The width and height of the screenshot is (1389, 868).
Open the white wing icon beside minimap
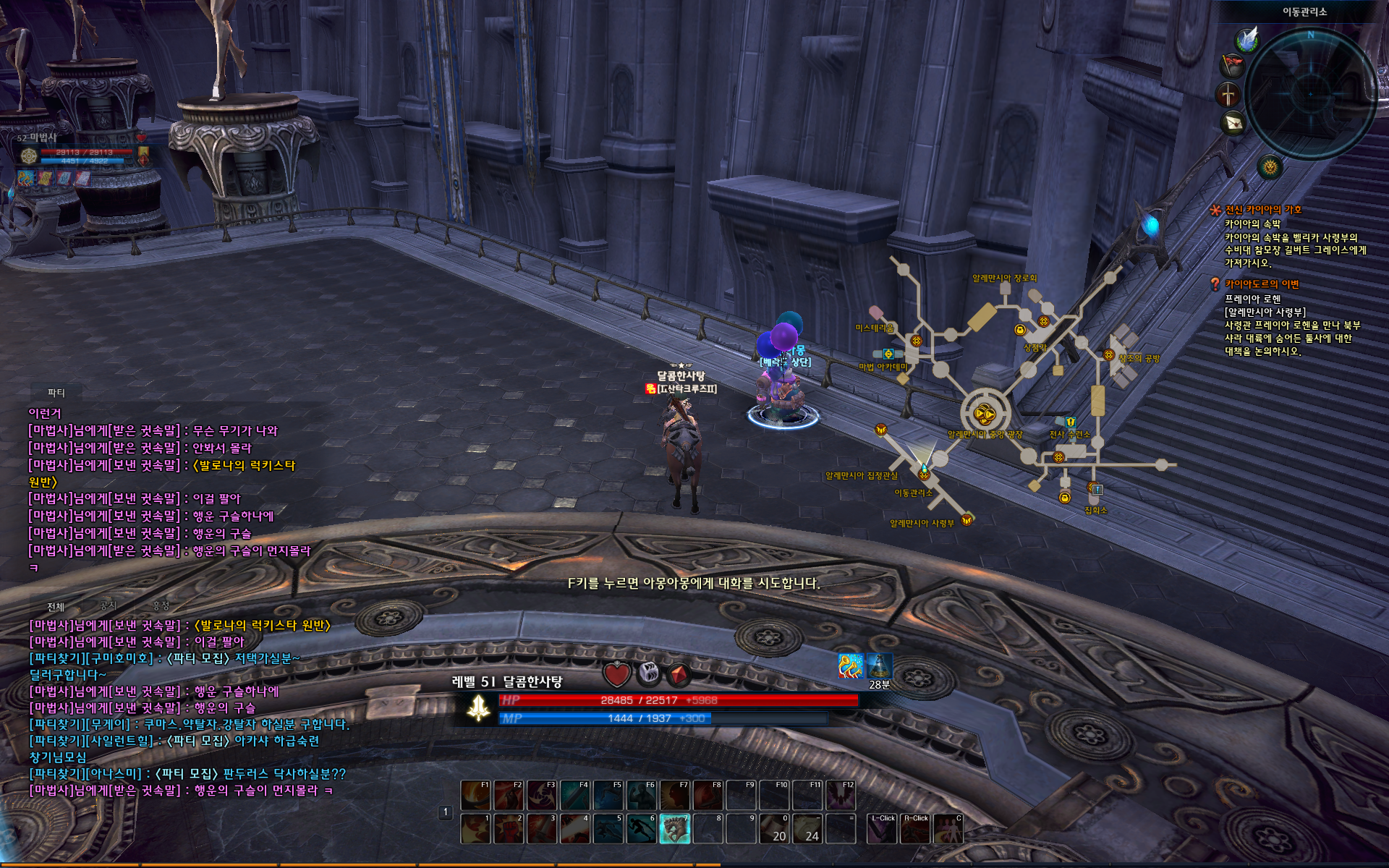tap(1247, 40)
